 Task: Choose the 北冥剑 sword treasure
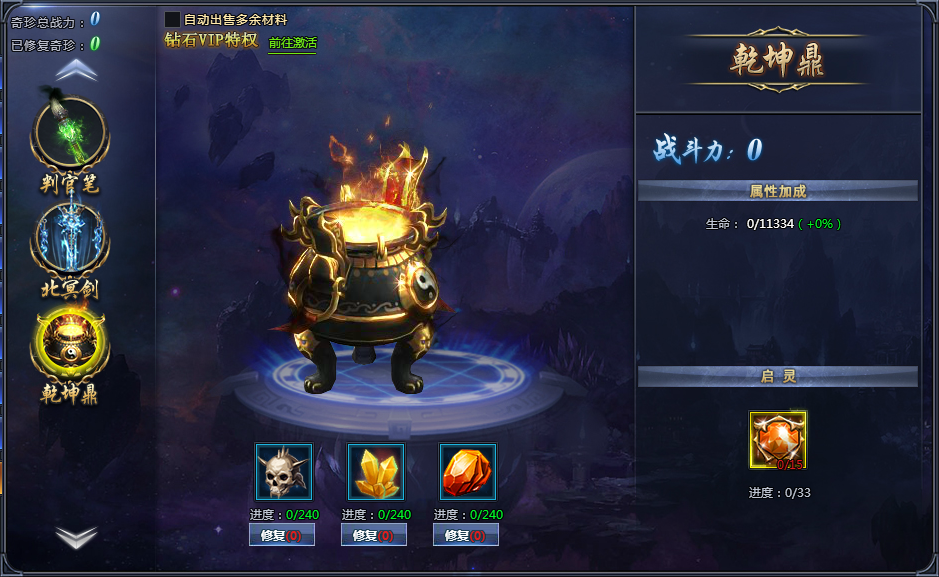(70, 240)
